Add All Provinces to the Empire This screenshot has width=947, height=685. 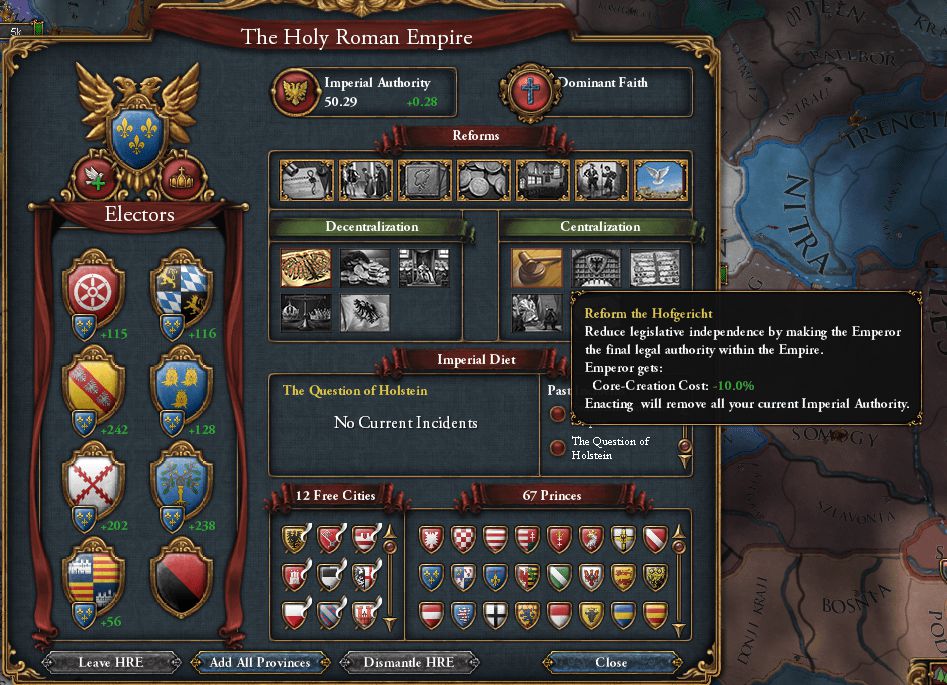click(x=259, y=662)
